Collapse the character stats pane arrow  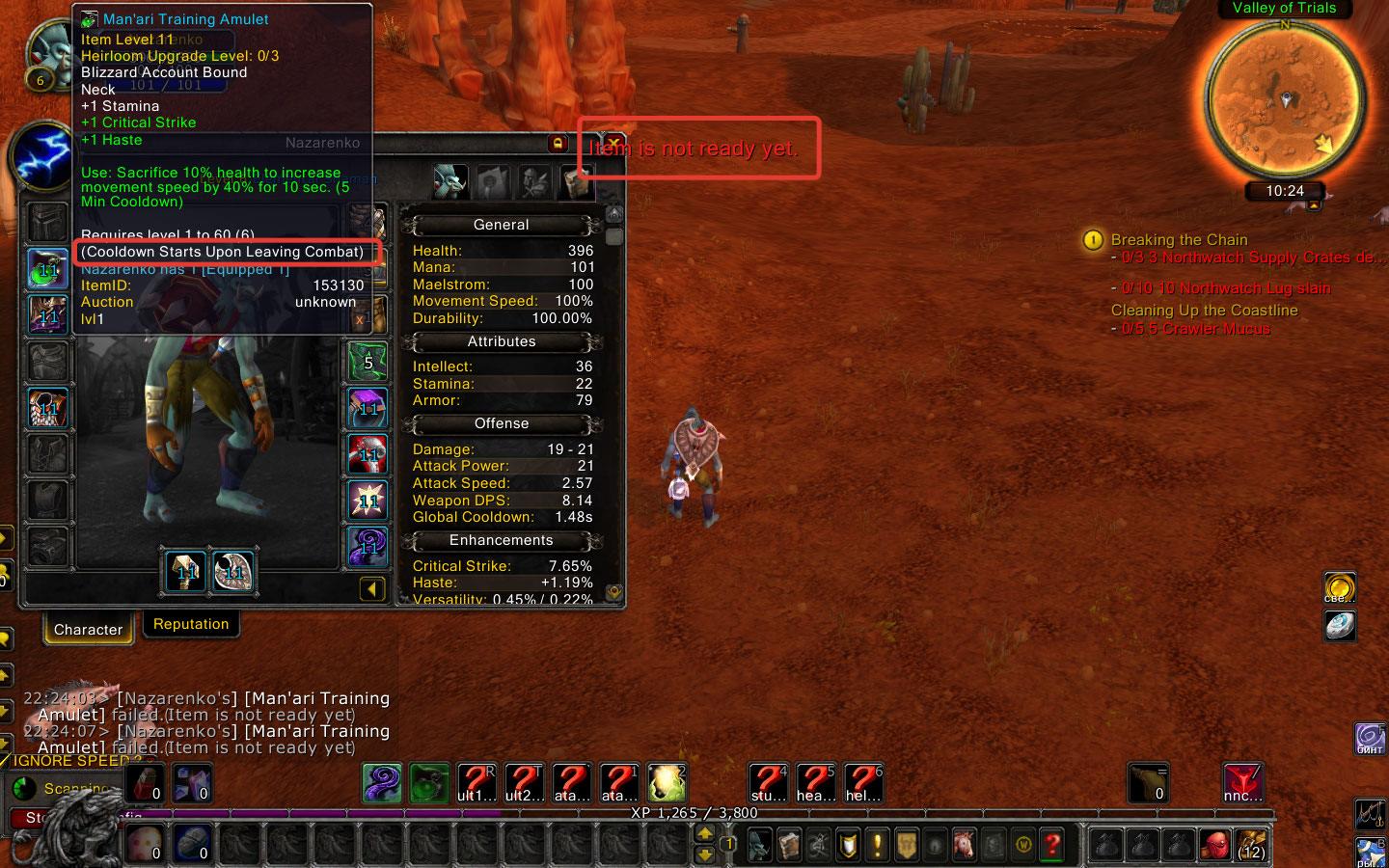pos(372,589)
